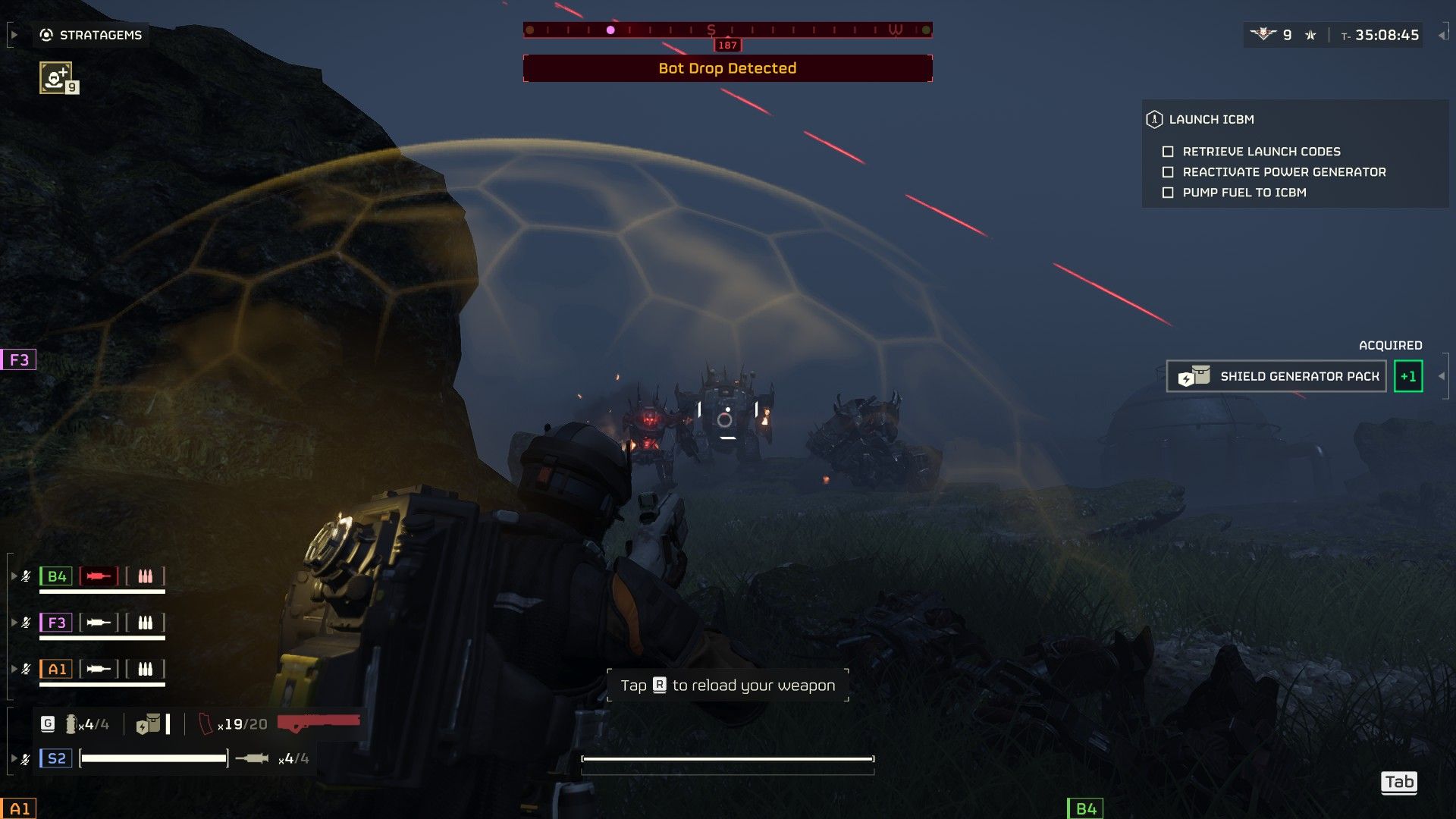Check the Pump Fuel to ICBM checkbox
The height and width of the screenshot is (819, 1456).
[x=1167, y=193]
